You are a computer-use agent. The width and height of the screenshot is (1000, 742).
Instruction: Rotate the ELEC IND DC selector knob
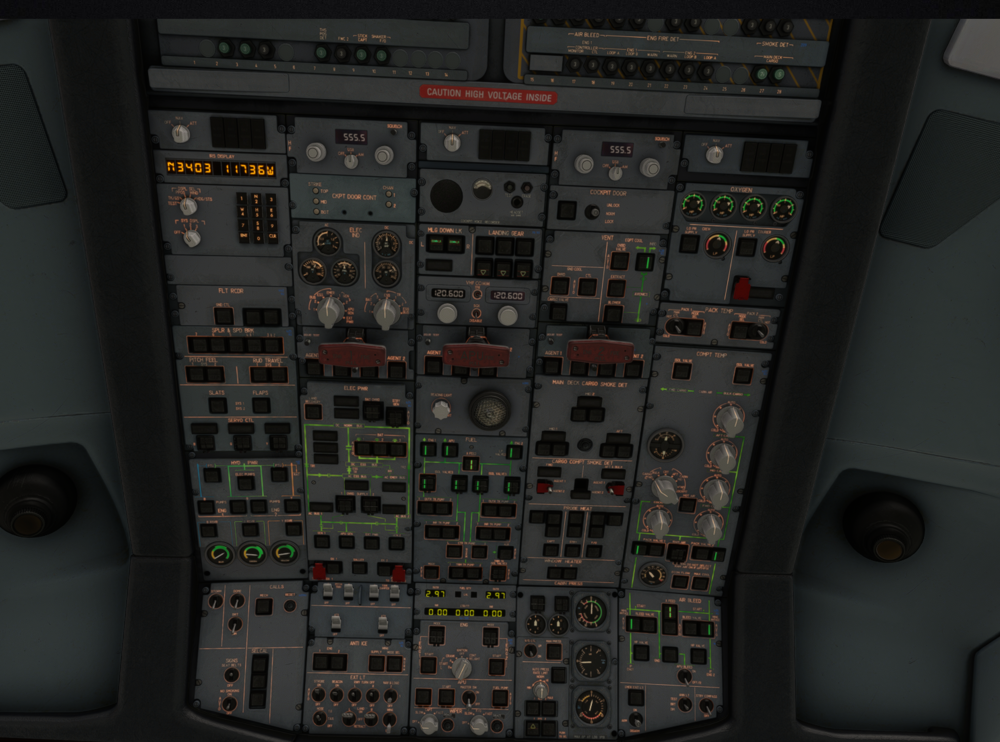[x=385, y=311]
